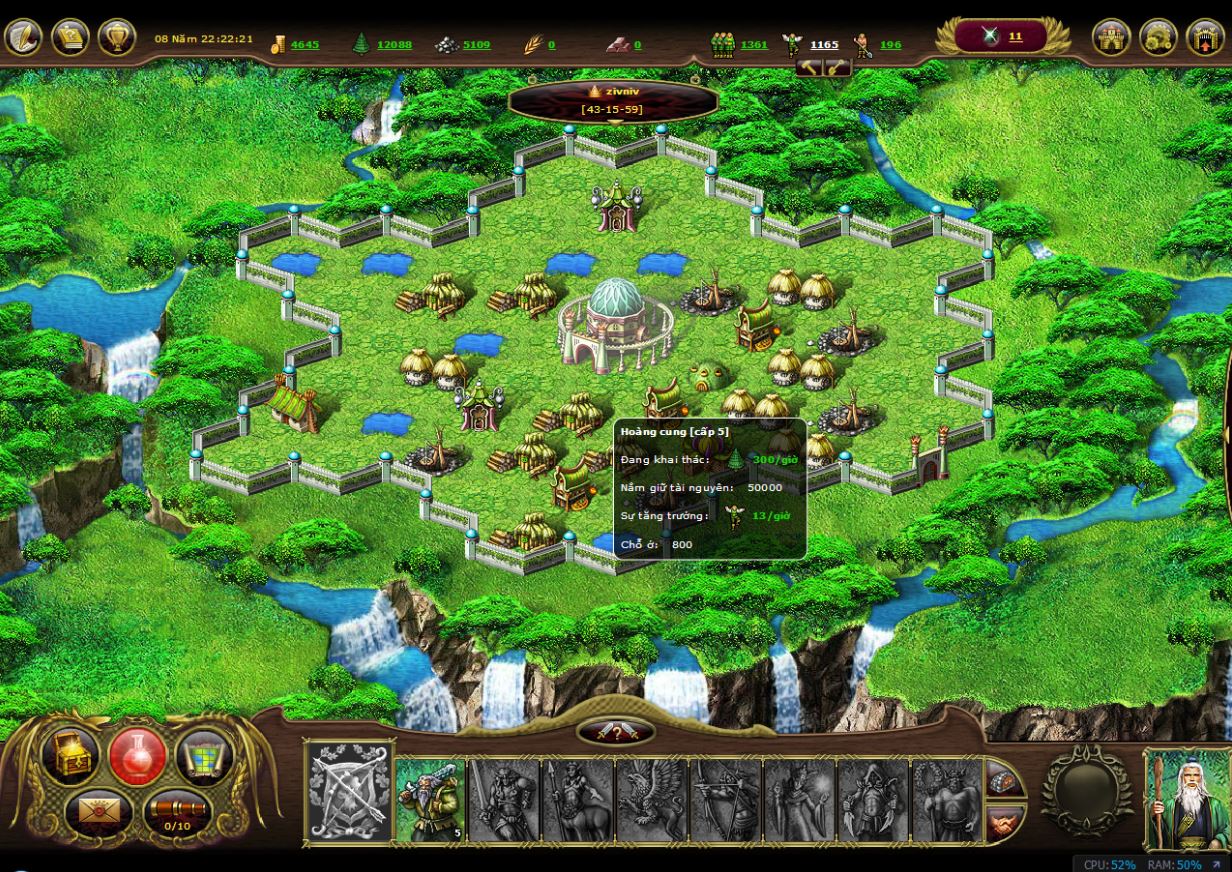
Task: Open the map scroll button
Action: tap(204, 757)
